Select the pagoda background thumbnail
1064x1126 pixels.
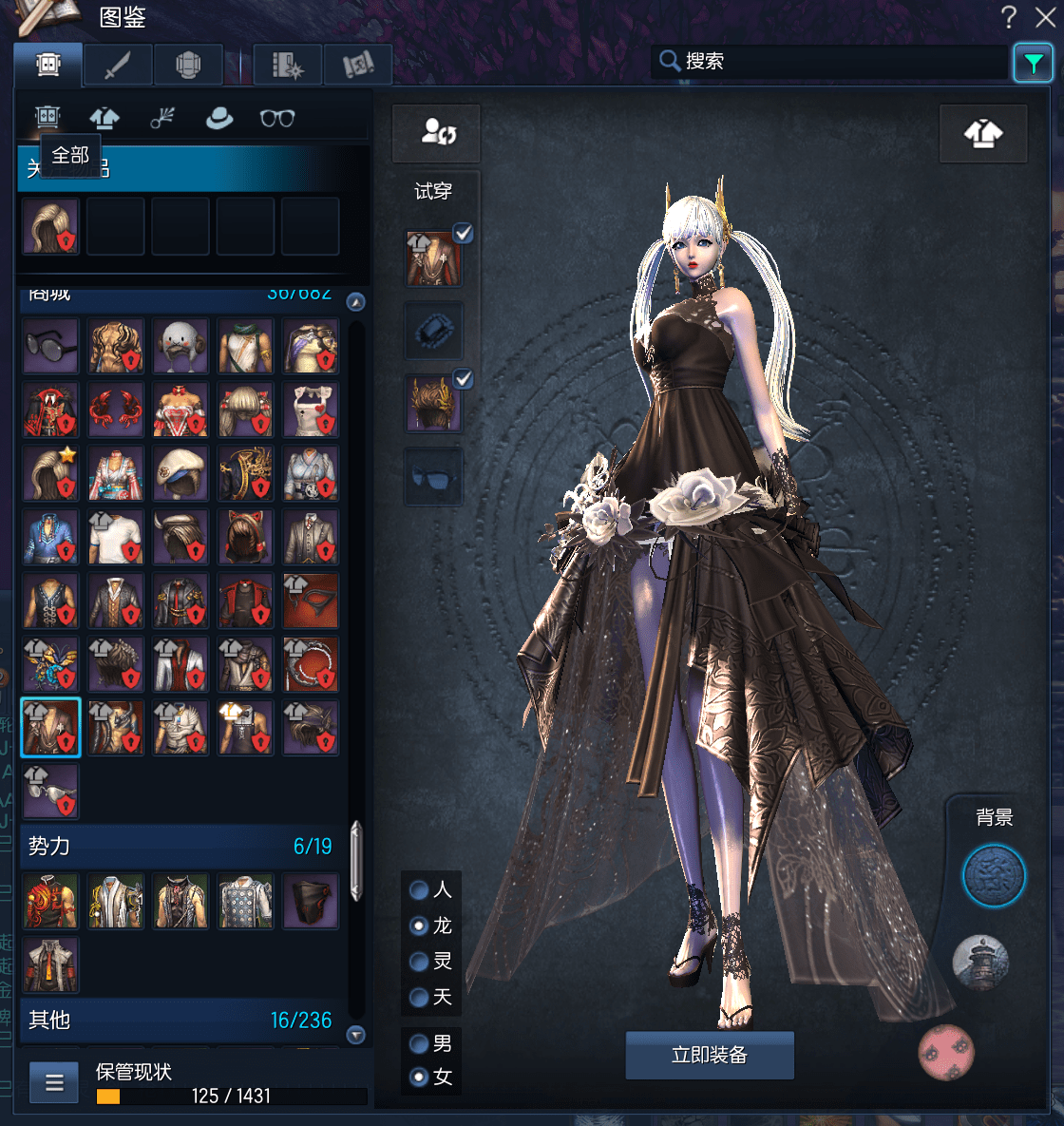pos(979,963)
